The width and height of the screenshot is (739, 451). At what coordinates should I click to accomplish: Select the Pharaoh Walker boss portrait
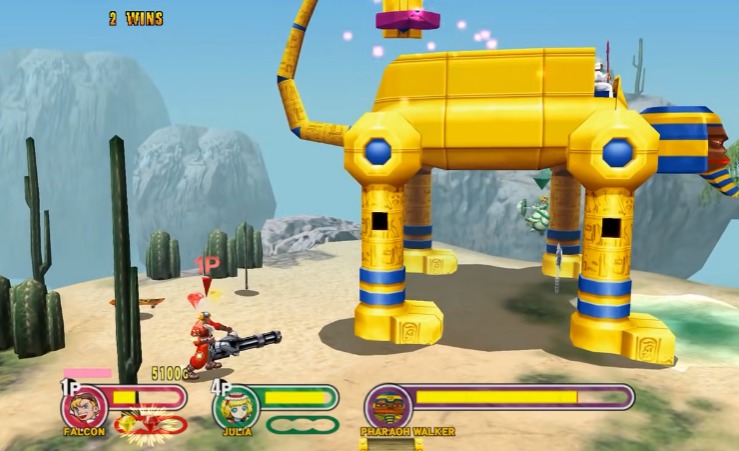point(387,407)
